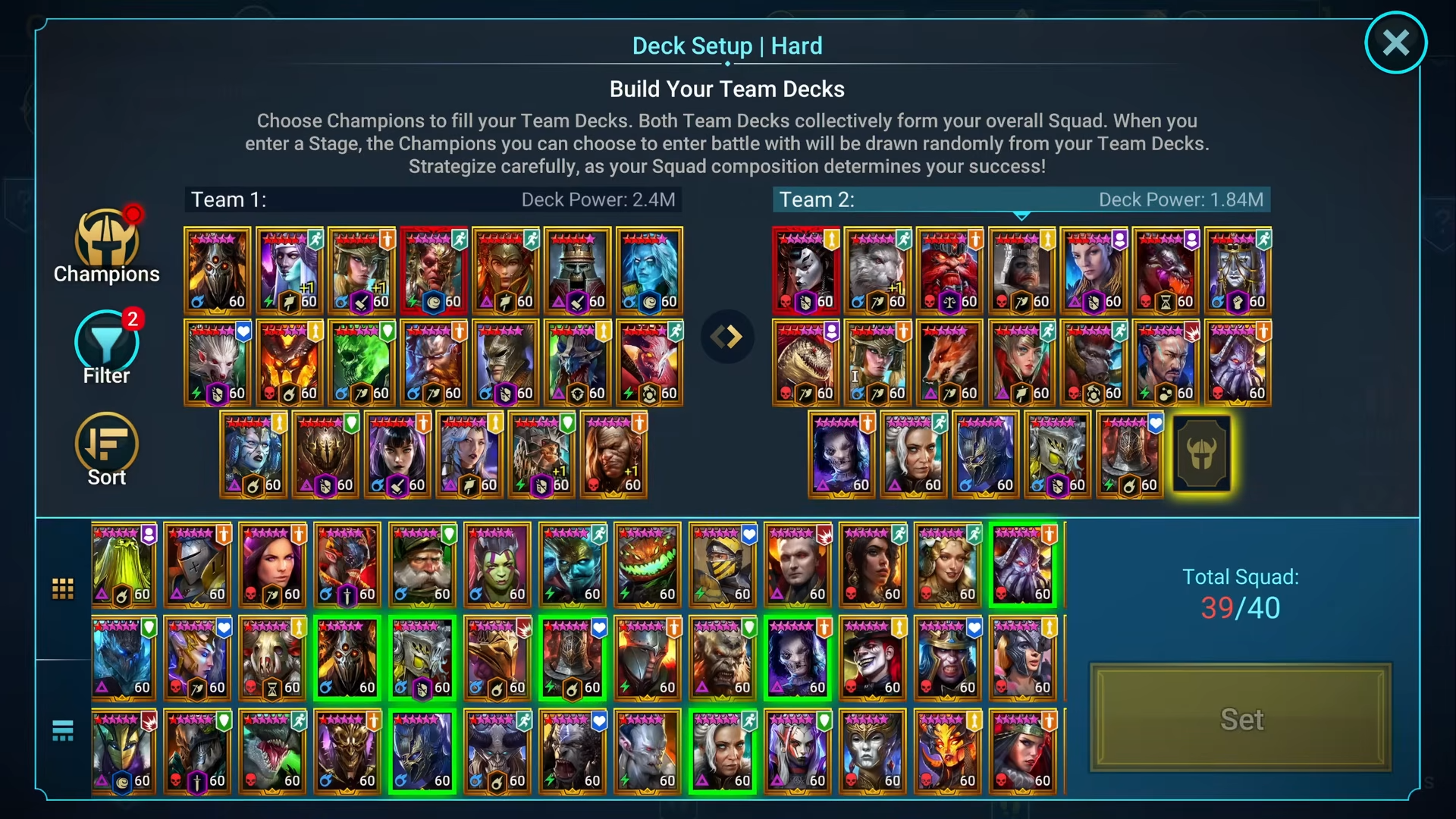Select the icy blue-haired champion in Team 1
1456x819 pixels.
(650, 271)
